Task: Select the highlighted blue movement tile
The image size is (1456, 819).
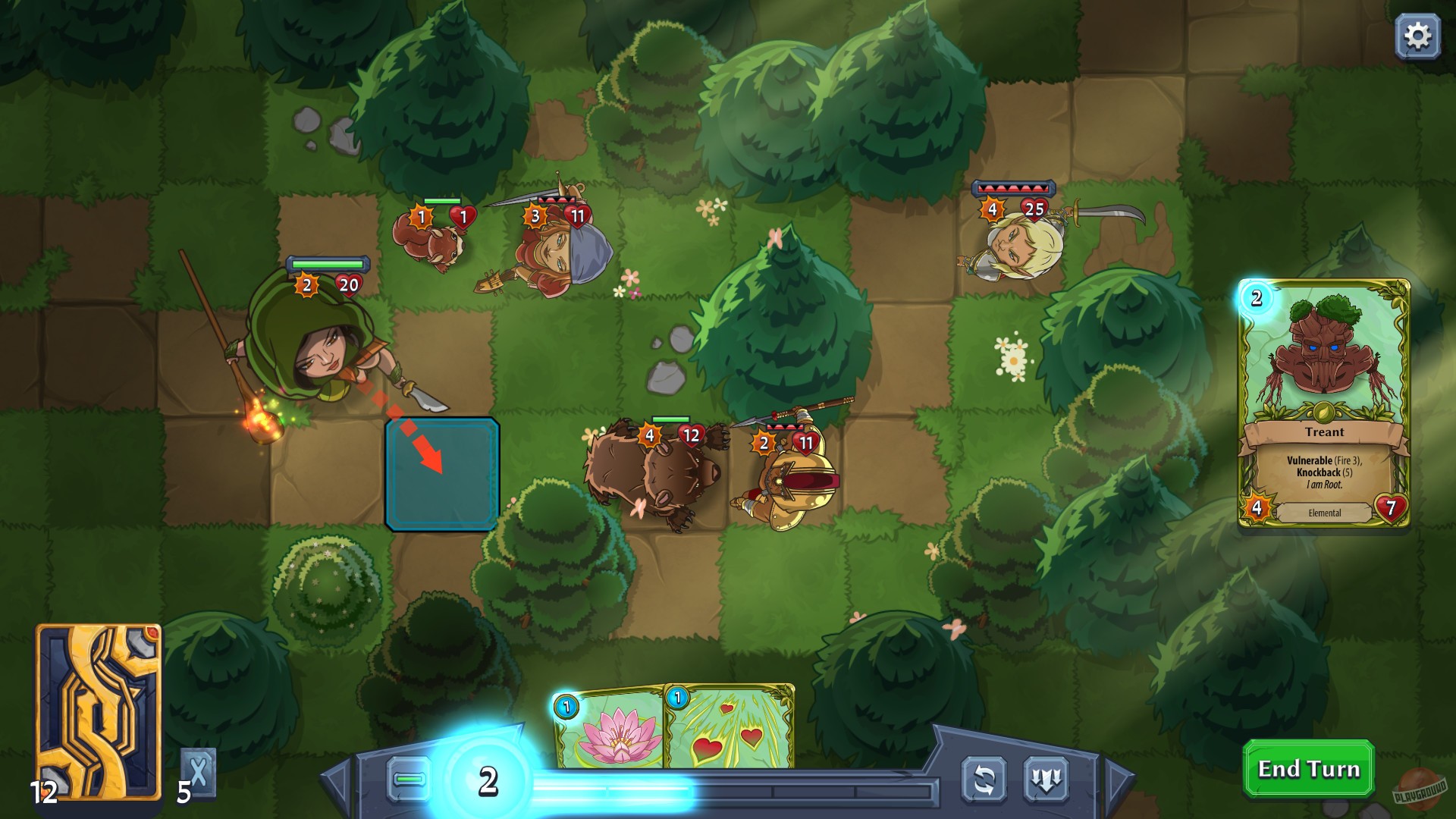Action: click(x=442, y=474)
